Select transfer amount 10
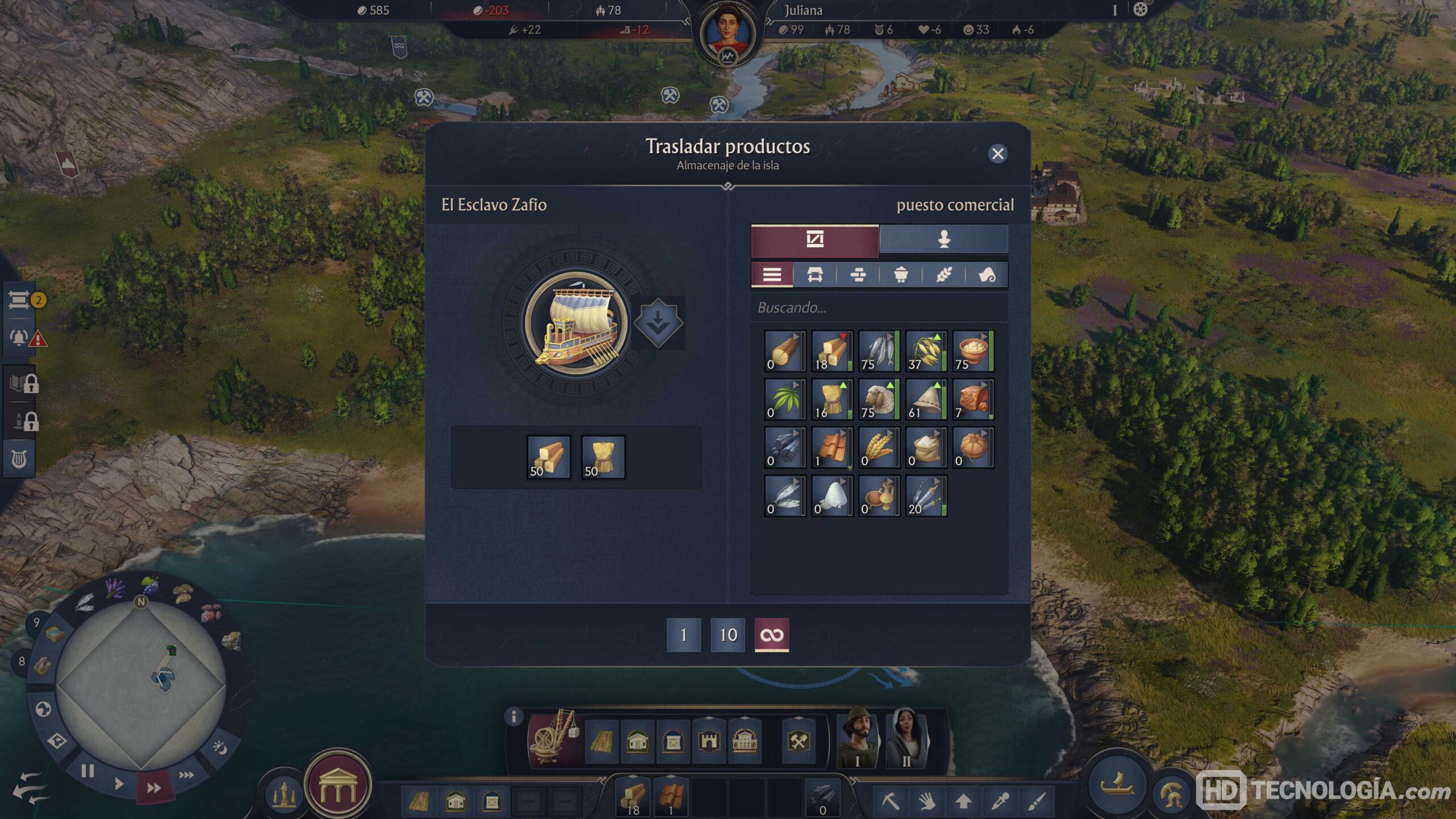This screenshot has height=819, width=1456. click(x=727, y=635)
